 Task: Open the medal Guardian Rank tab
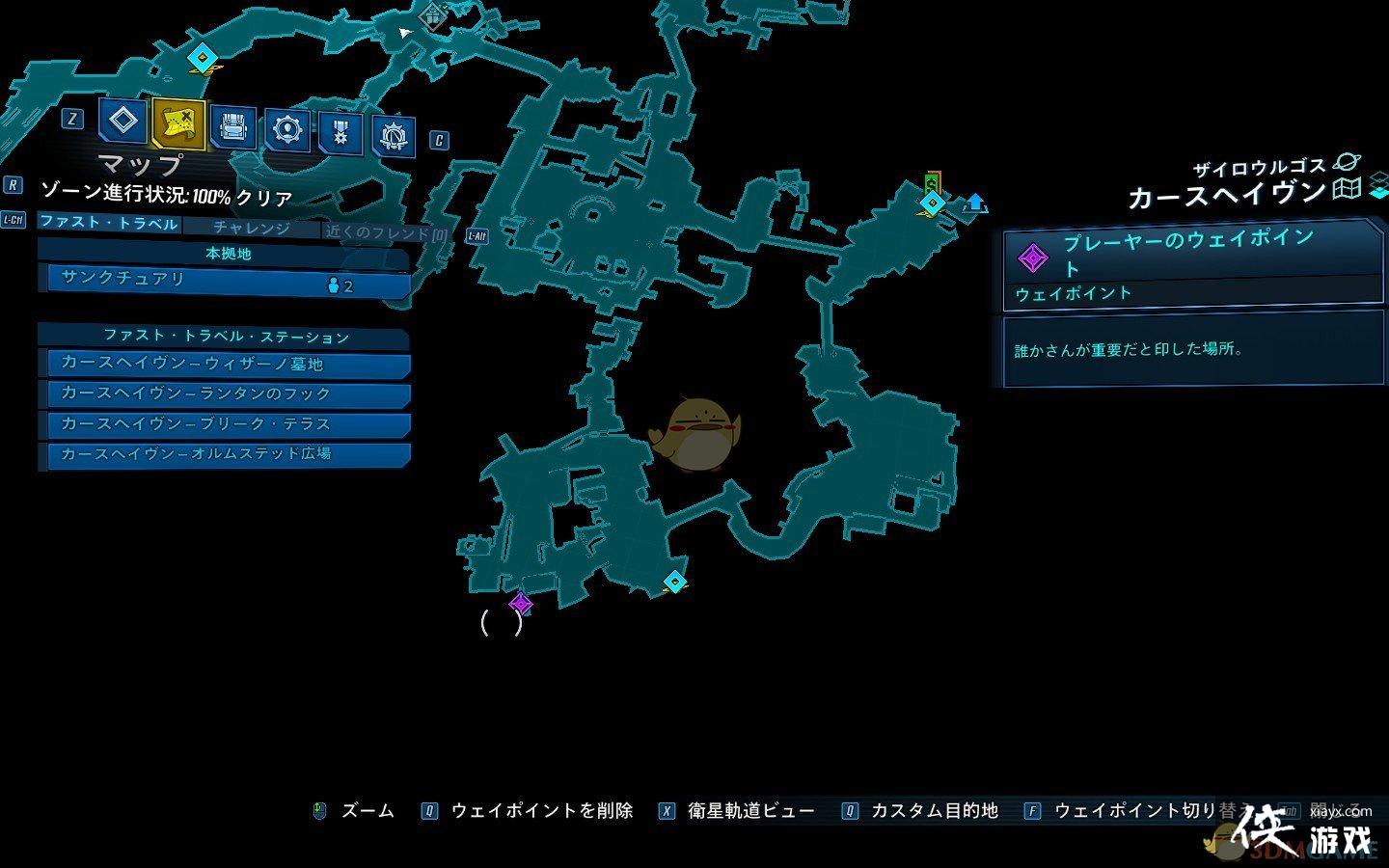tap(340, 133)
